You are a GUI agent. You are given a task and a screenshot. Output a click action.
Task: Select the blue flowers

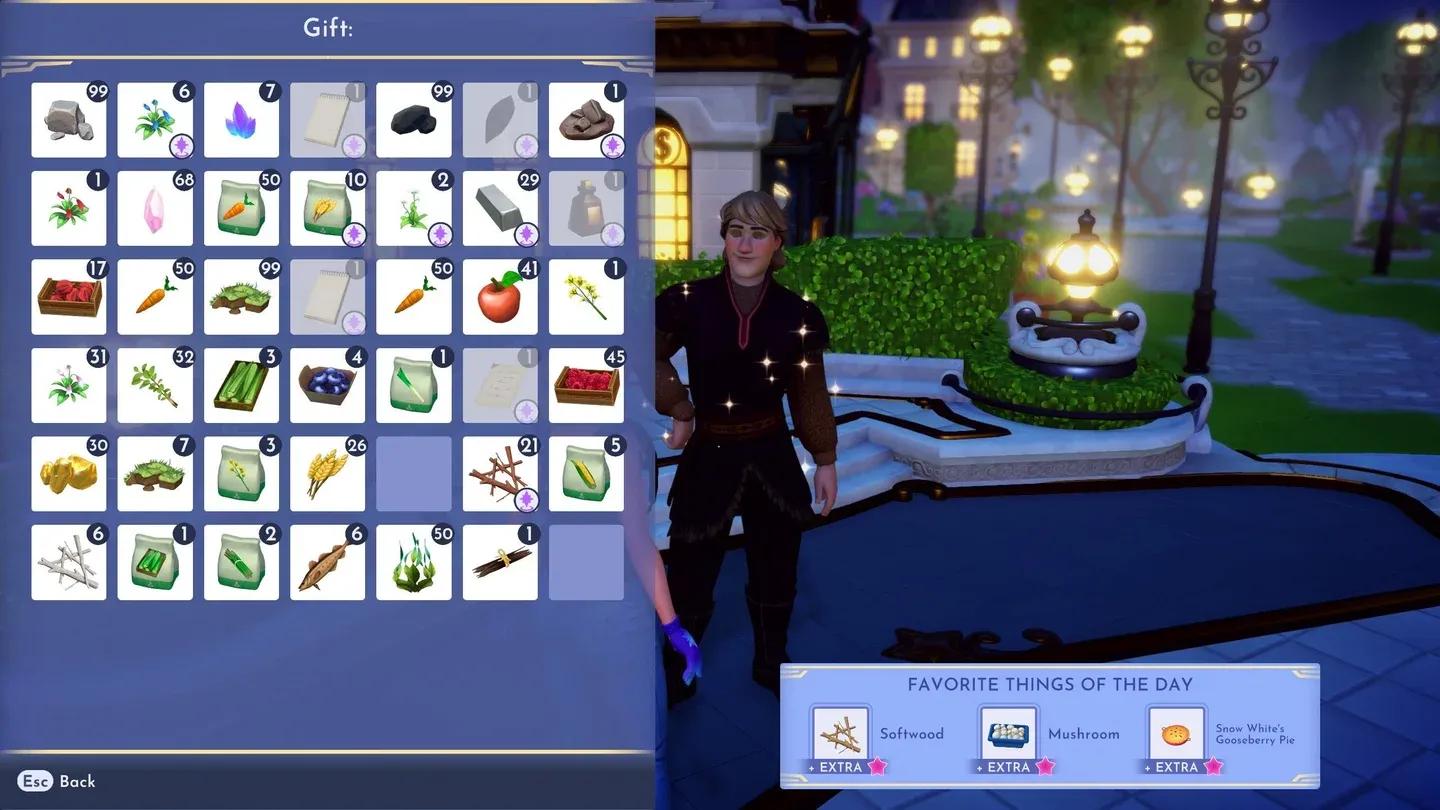[155, 120]
